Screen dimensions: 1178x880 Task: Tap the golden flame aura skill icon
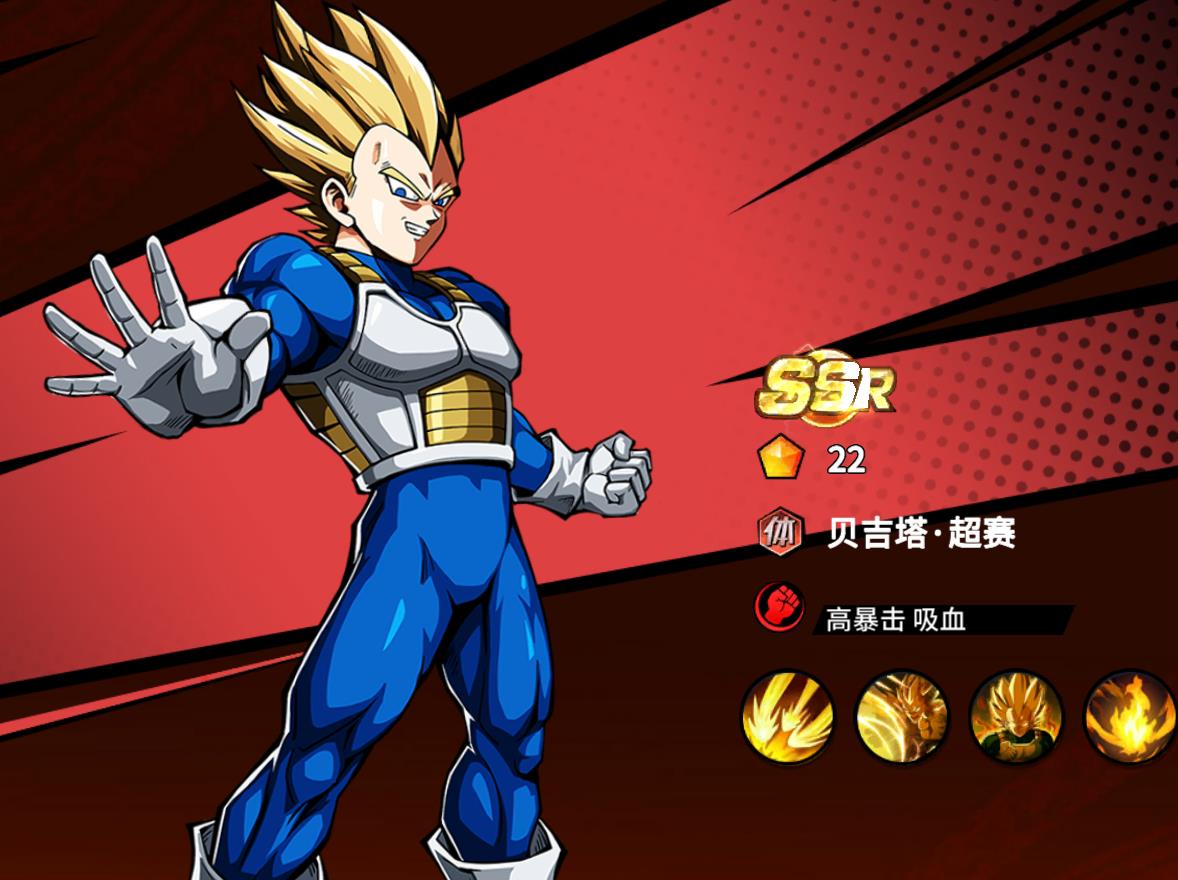tap(1129, 716)
